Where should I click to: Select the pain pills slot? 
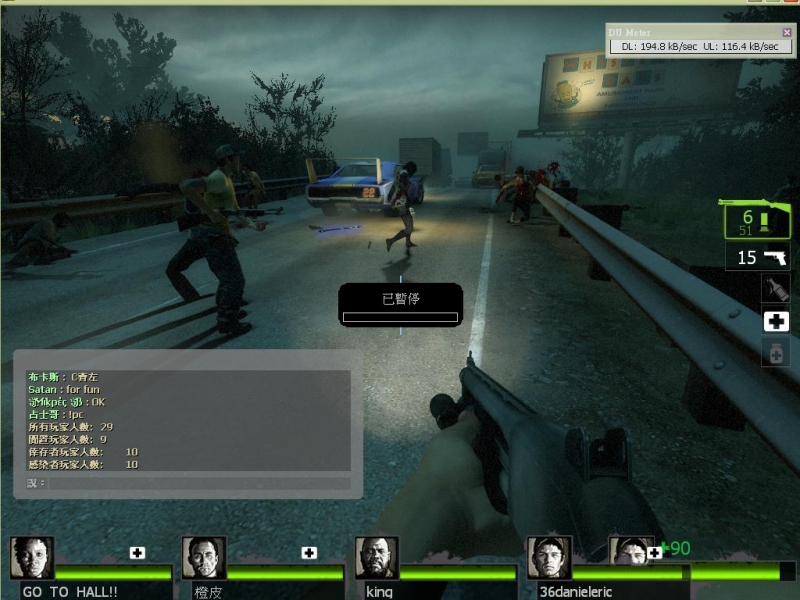[776, 351]
